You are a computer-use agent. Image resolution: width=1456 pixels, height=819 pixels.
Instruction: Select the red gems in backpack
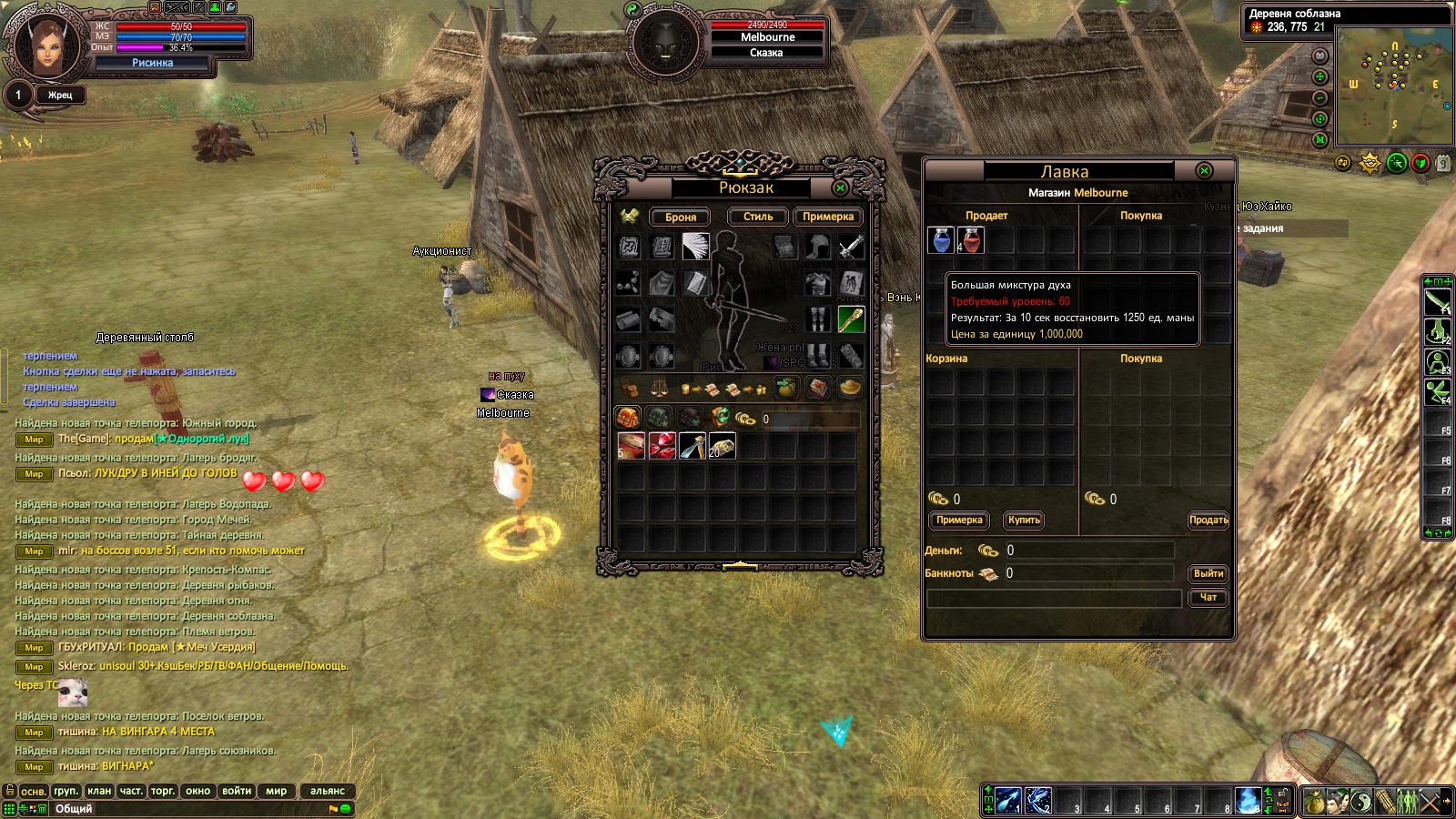click(x=662, y=446)
